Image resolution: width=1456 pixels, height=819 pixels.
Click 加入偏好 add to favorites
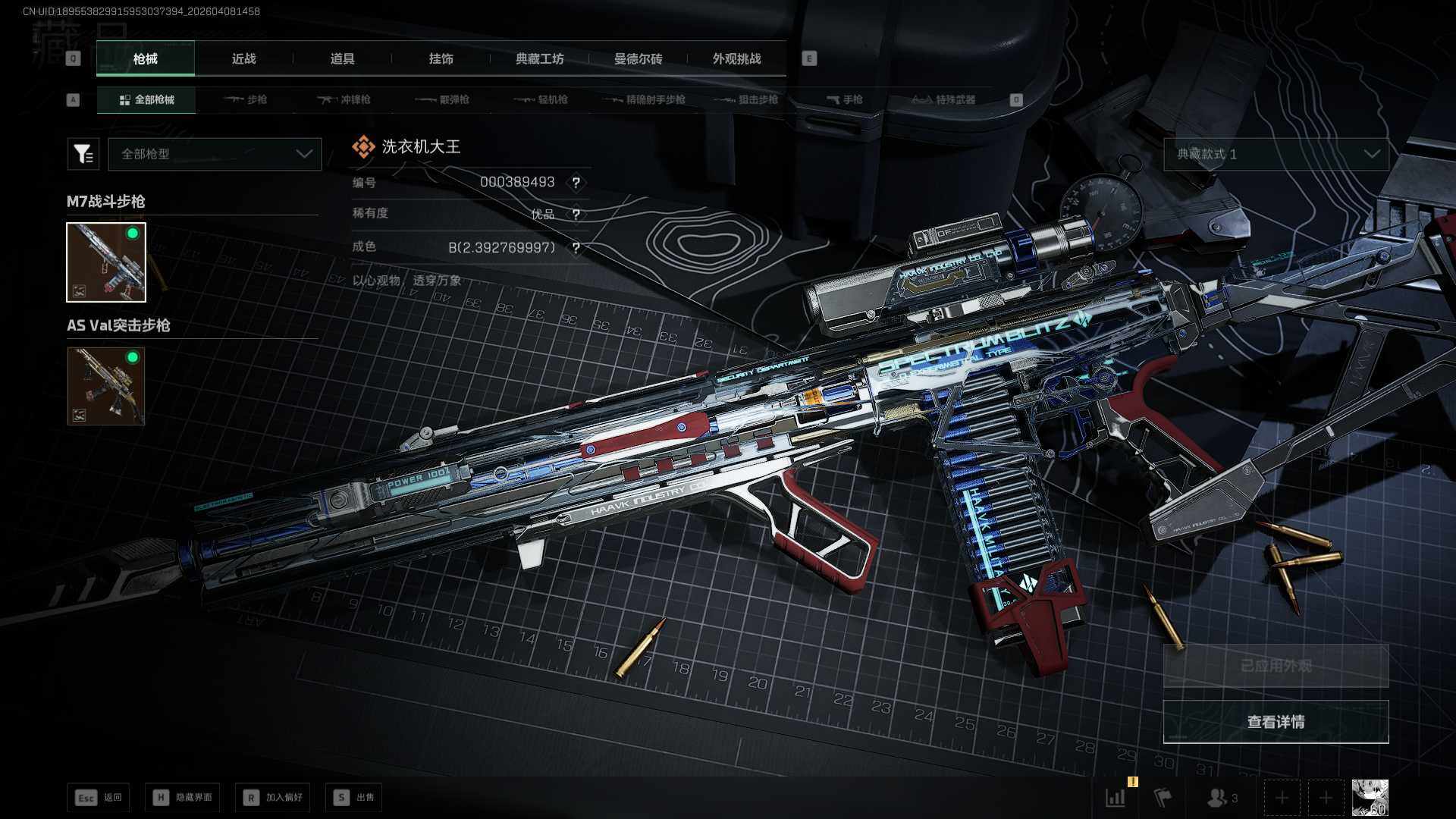pyautogui.click(x=273, y=797)
